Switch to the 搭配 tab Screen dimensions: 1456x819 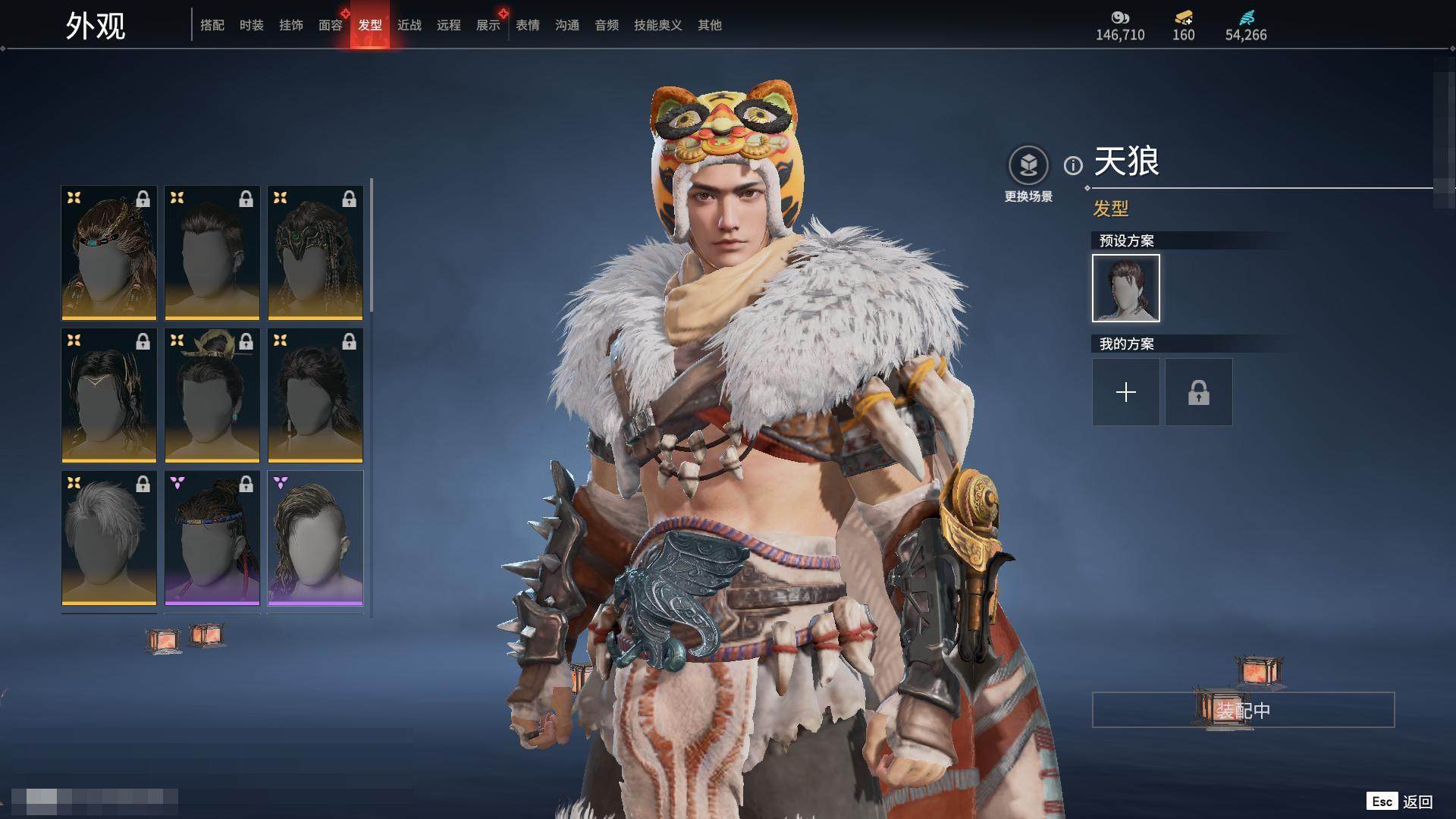(x=212, y=26)
